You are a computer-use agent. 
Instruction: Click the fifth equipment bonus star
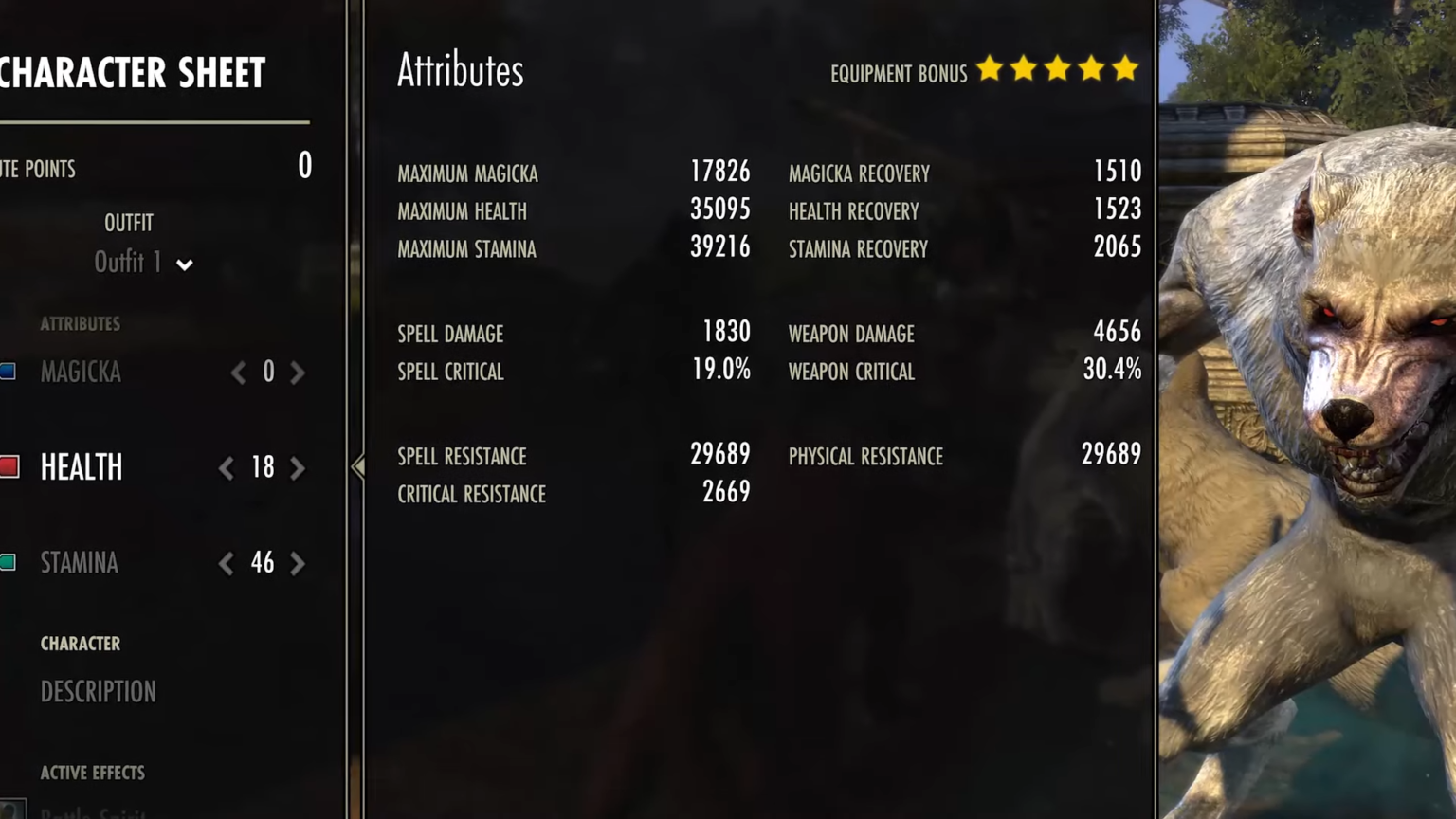[x=1125, y=69]
